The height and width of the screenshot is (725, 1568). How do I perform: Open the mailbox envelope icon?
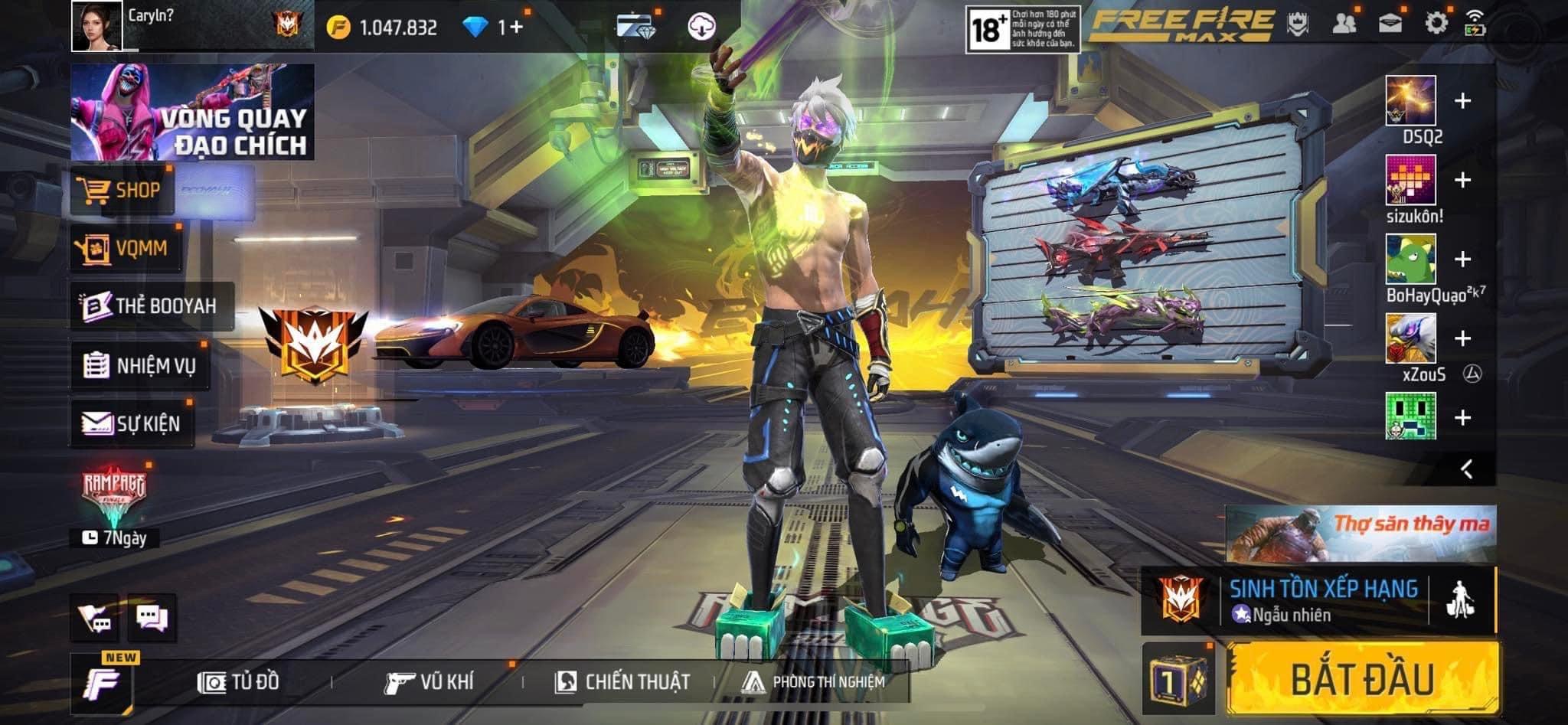1390,24
